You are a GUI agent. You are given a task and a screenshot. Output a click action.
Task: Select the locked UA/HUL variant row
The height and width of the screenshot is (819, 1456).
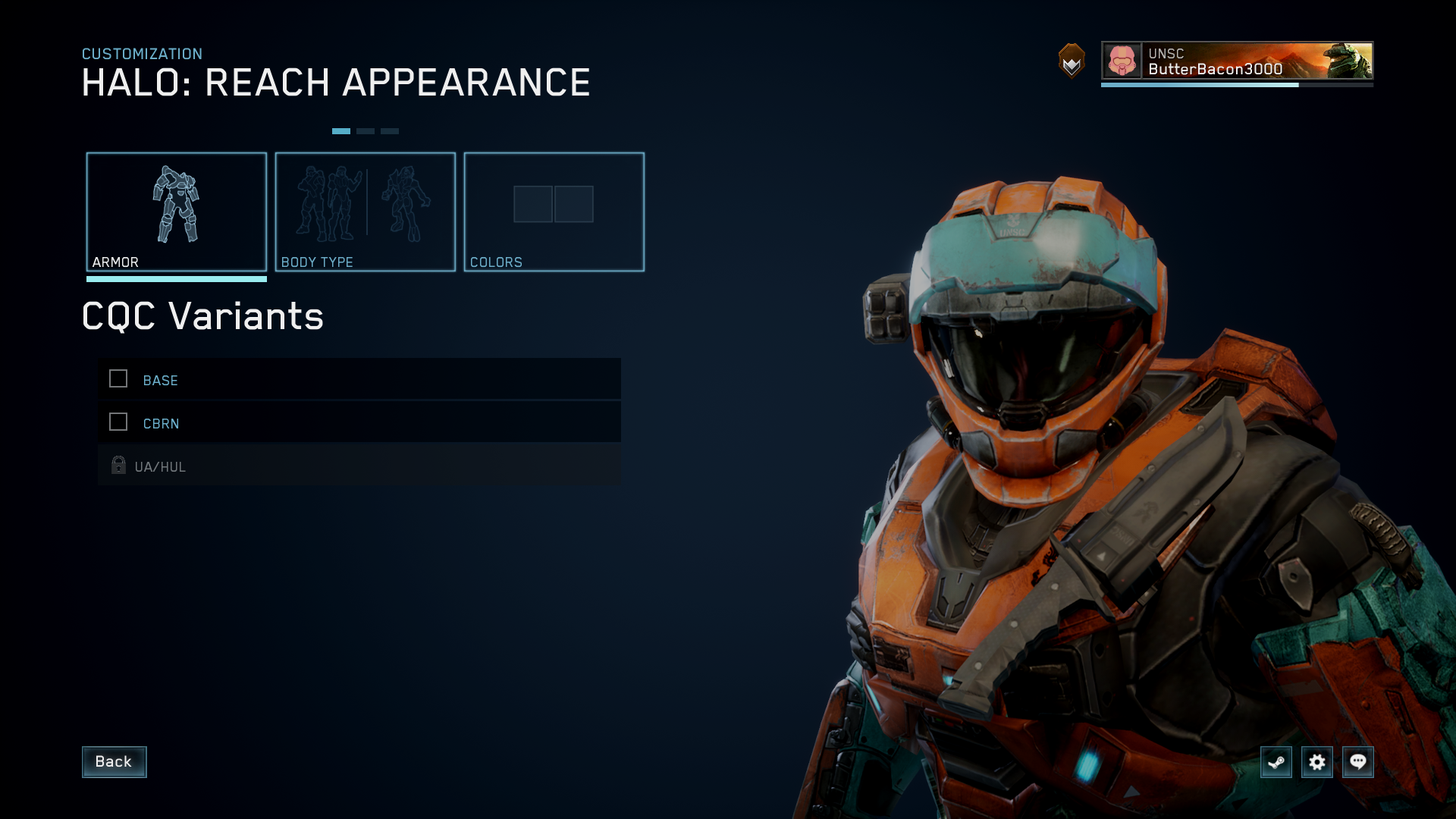[x=359, y=466]
